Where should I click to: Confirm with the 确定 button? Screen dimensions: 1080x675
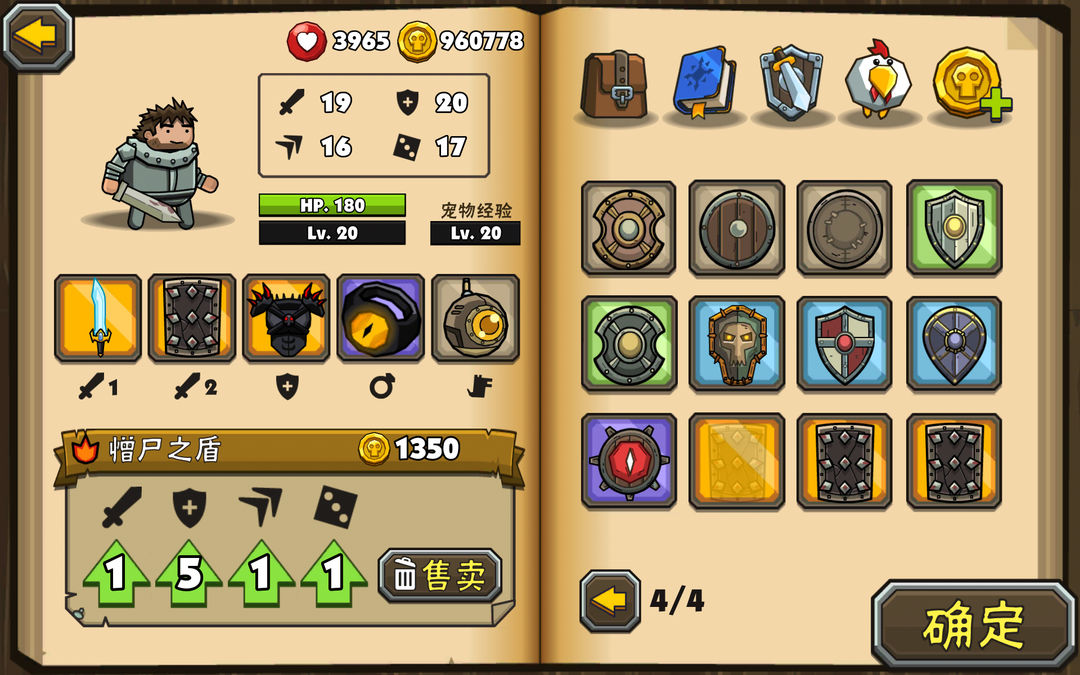click(x=973, y=625)
